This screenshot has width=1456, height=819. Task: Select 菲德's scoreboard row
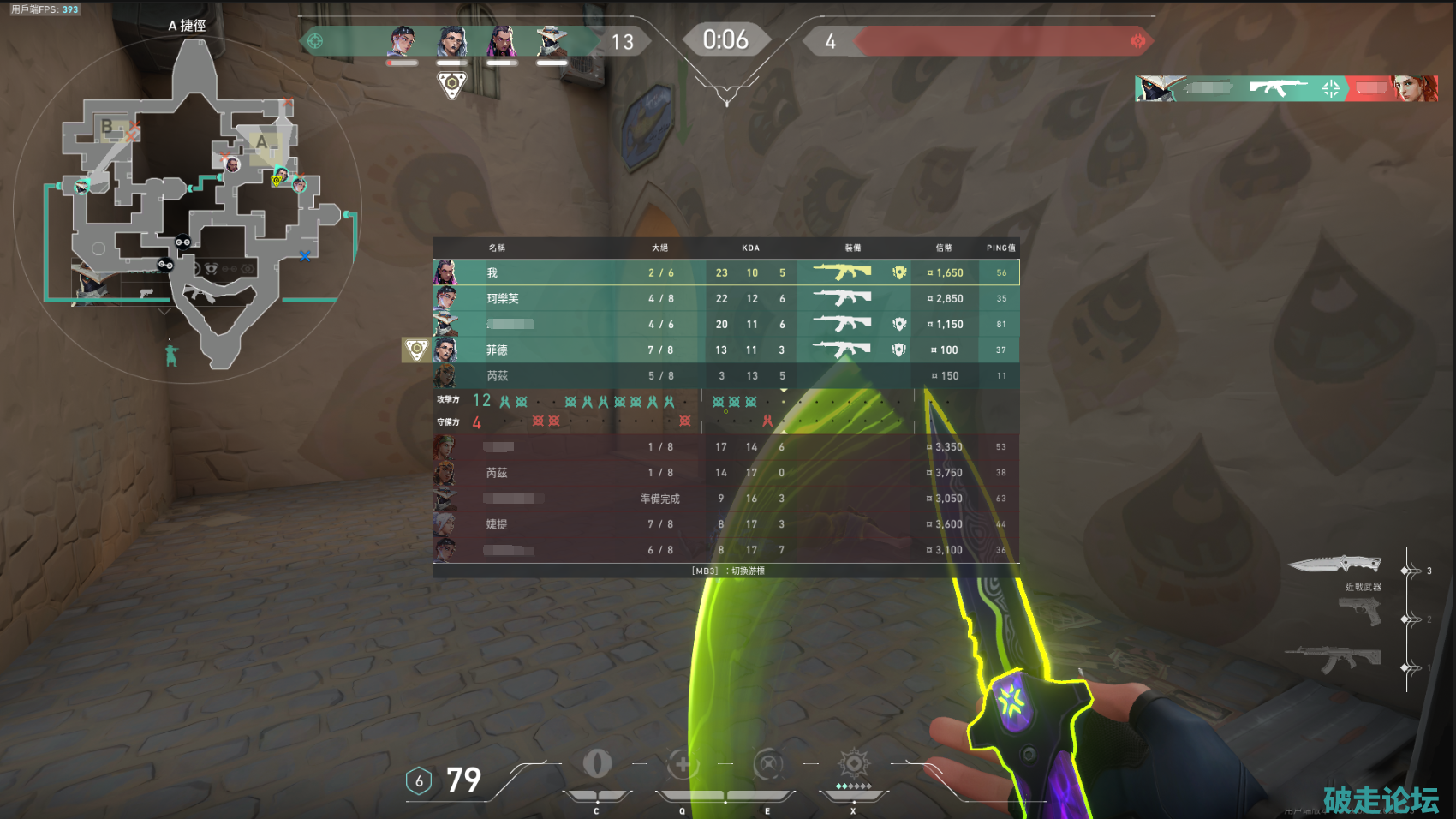click(725, 350)
